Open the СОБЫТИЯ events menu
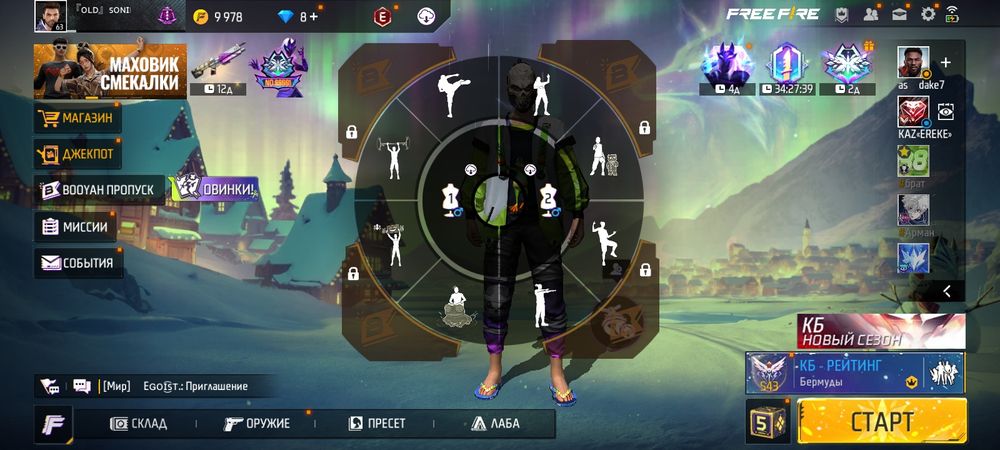Viewport: 1000px width, 450px height. [78, 263]
